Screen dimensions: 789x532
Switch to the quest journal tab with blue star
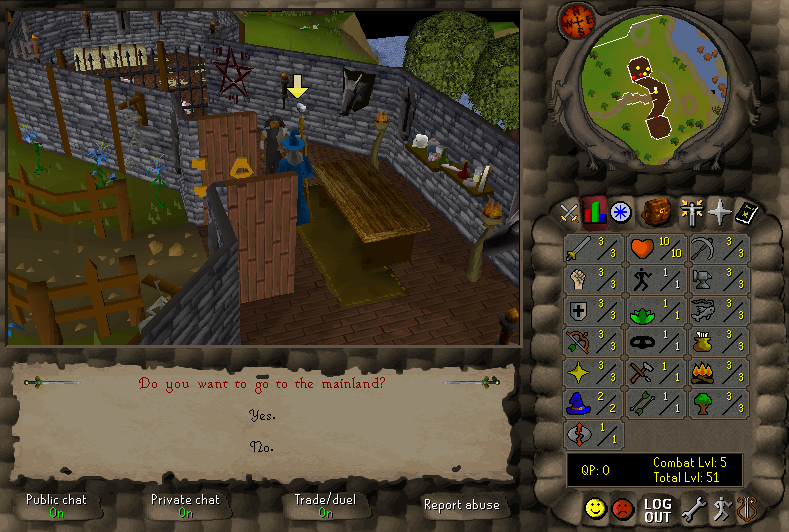(x=620, y=212)
